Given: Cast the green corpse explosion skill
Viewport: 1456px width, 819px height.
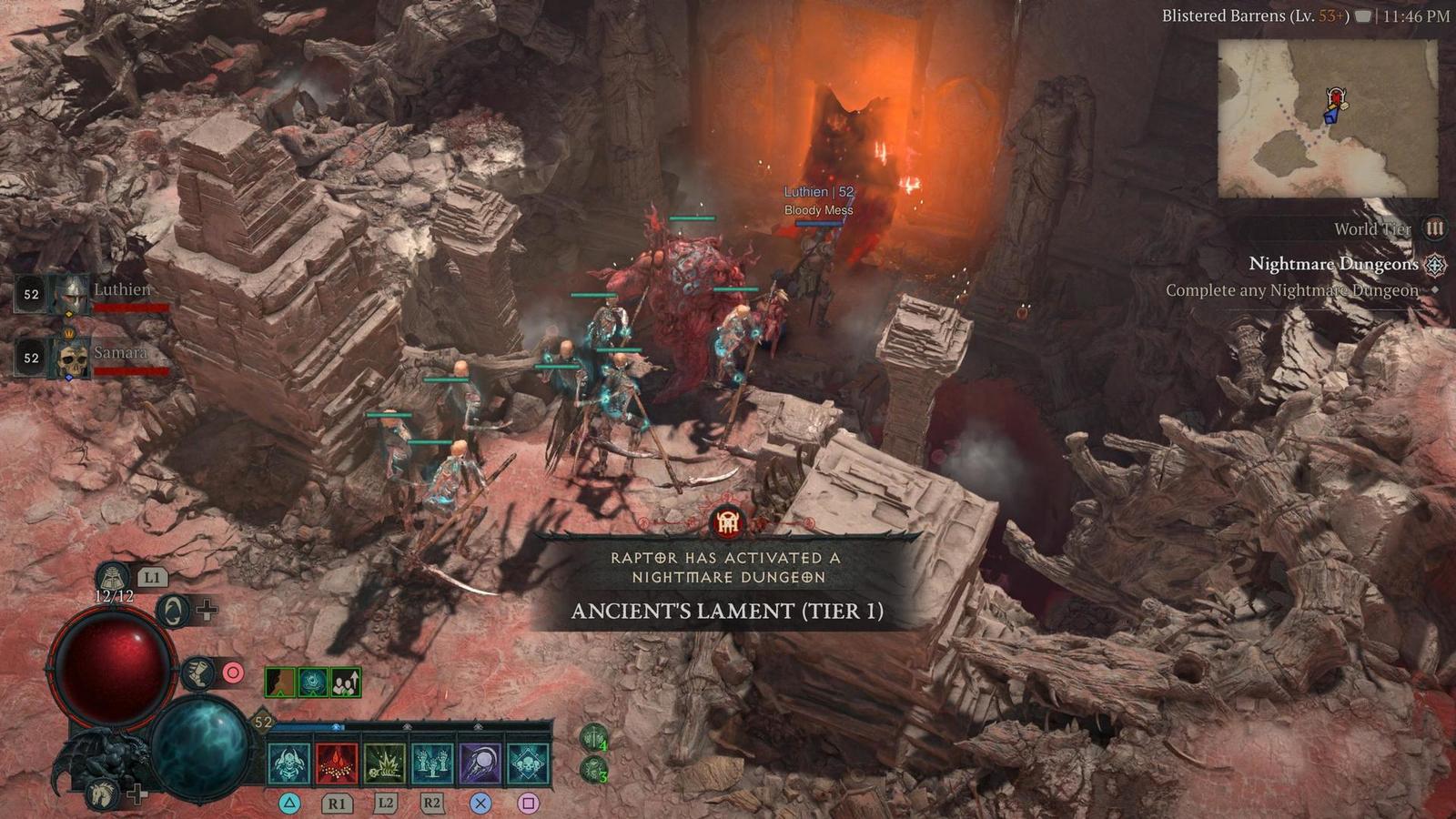Looking at the screenshot, I should (385, 763).
